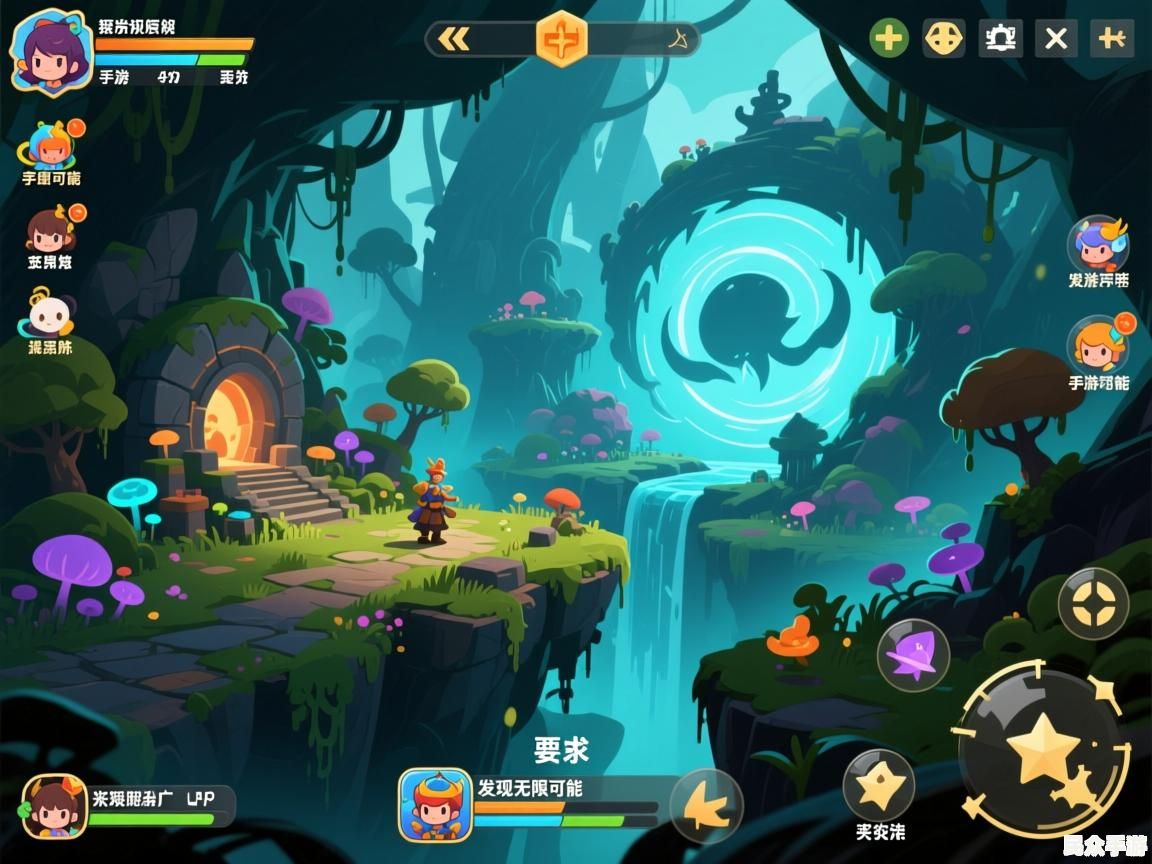Choose the brown-haired girl companion icon

tap(50, 230)
